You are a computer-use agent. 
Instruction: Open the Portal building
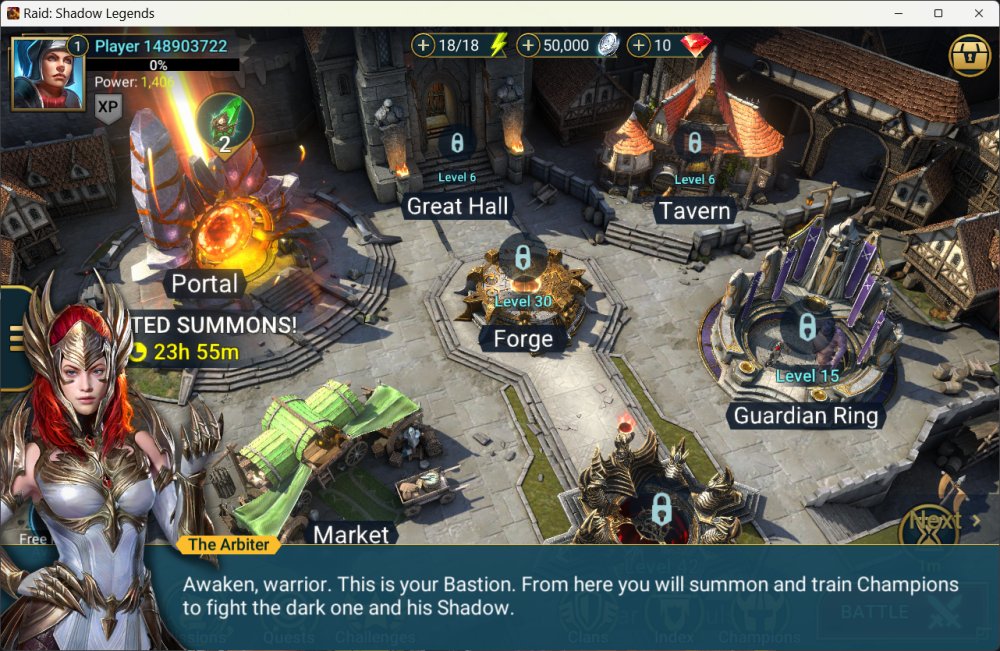(x=204, y=283)
